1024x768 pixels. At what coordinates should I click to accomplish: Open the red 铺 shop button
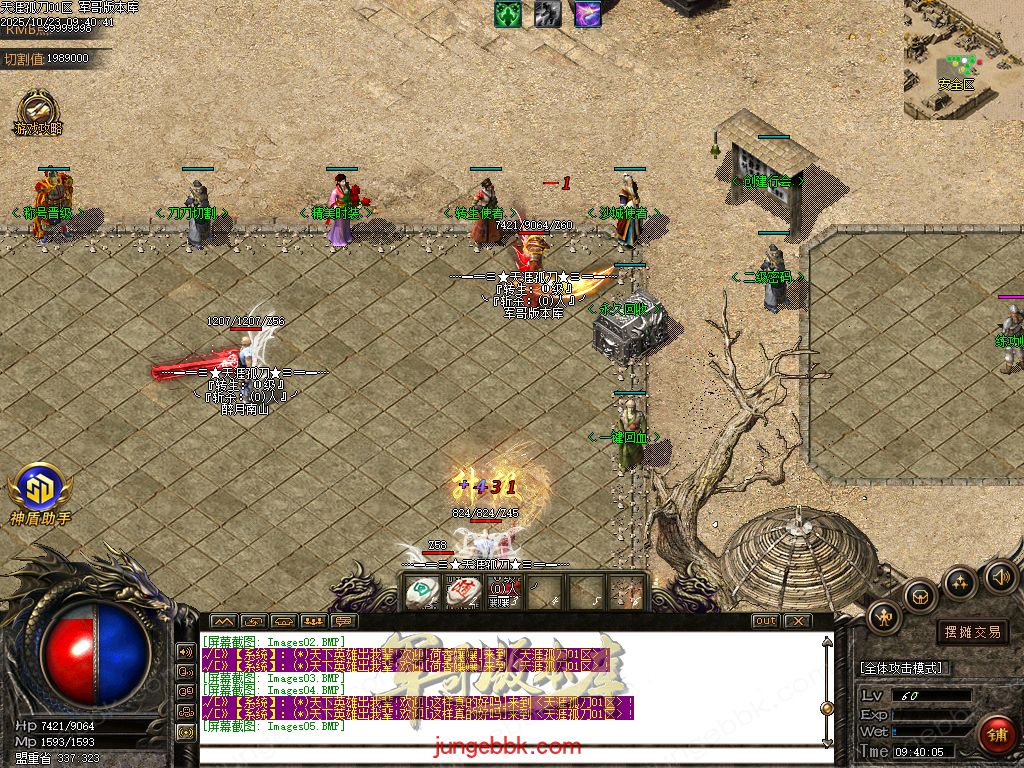coord(996,735)
